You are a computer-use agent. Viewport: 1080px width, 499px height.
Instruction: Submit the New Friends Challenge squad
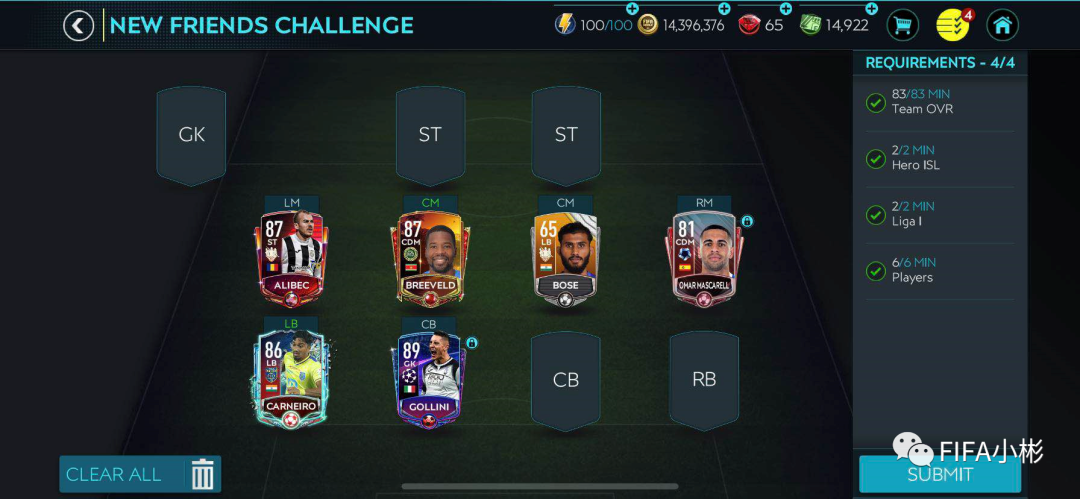coord(939,474)
